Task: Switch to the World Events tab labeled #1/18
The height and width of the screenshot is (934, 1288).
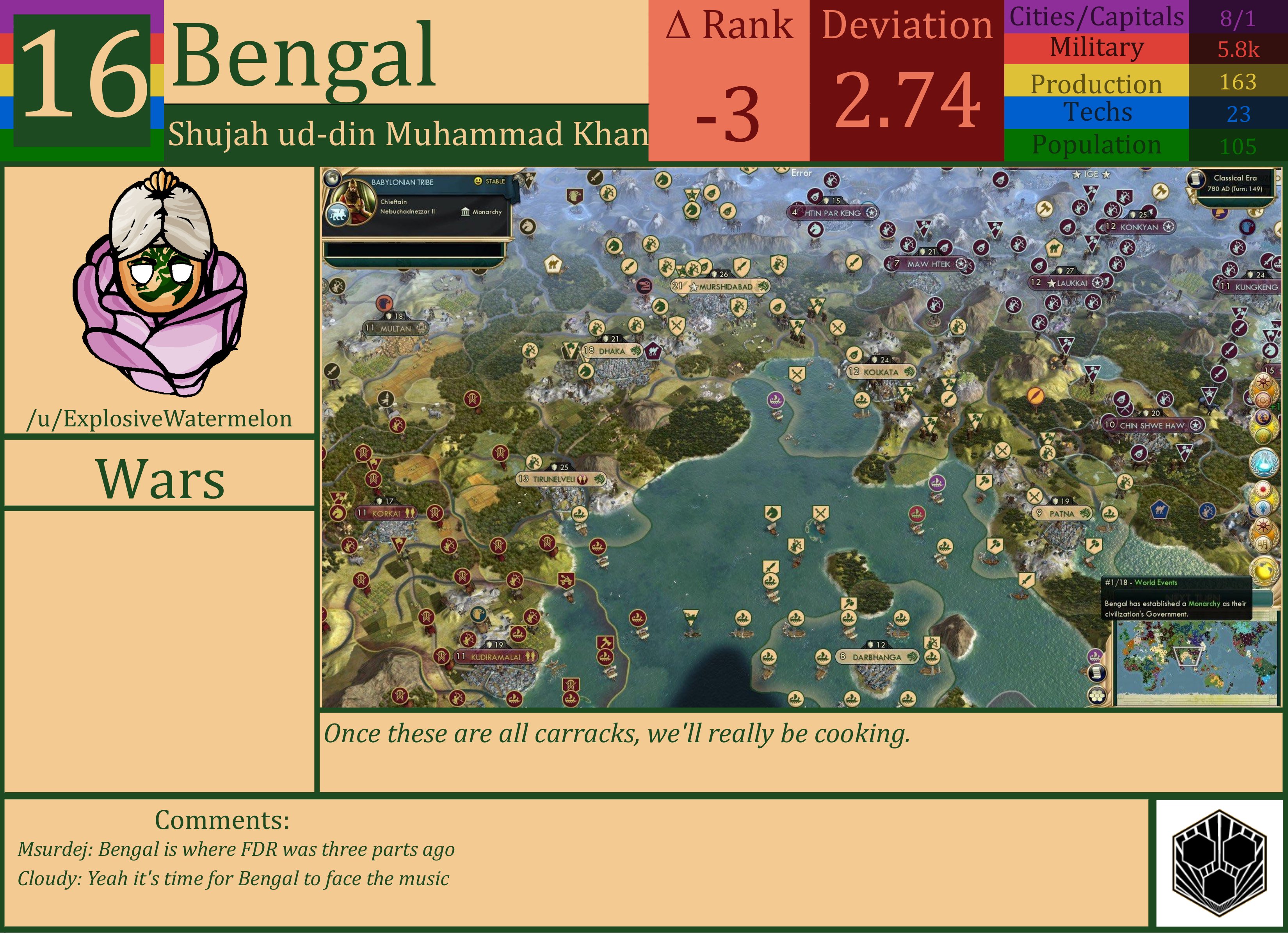Action: point(1141,583)
